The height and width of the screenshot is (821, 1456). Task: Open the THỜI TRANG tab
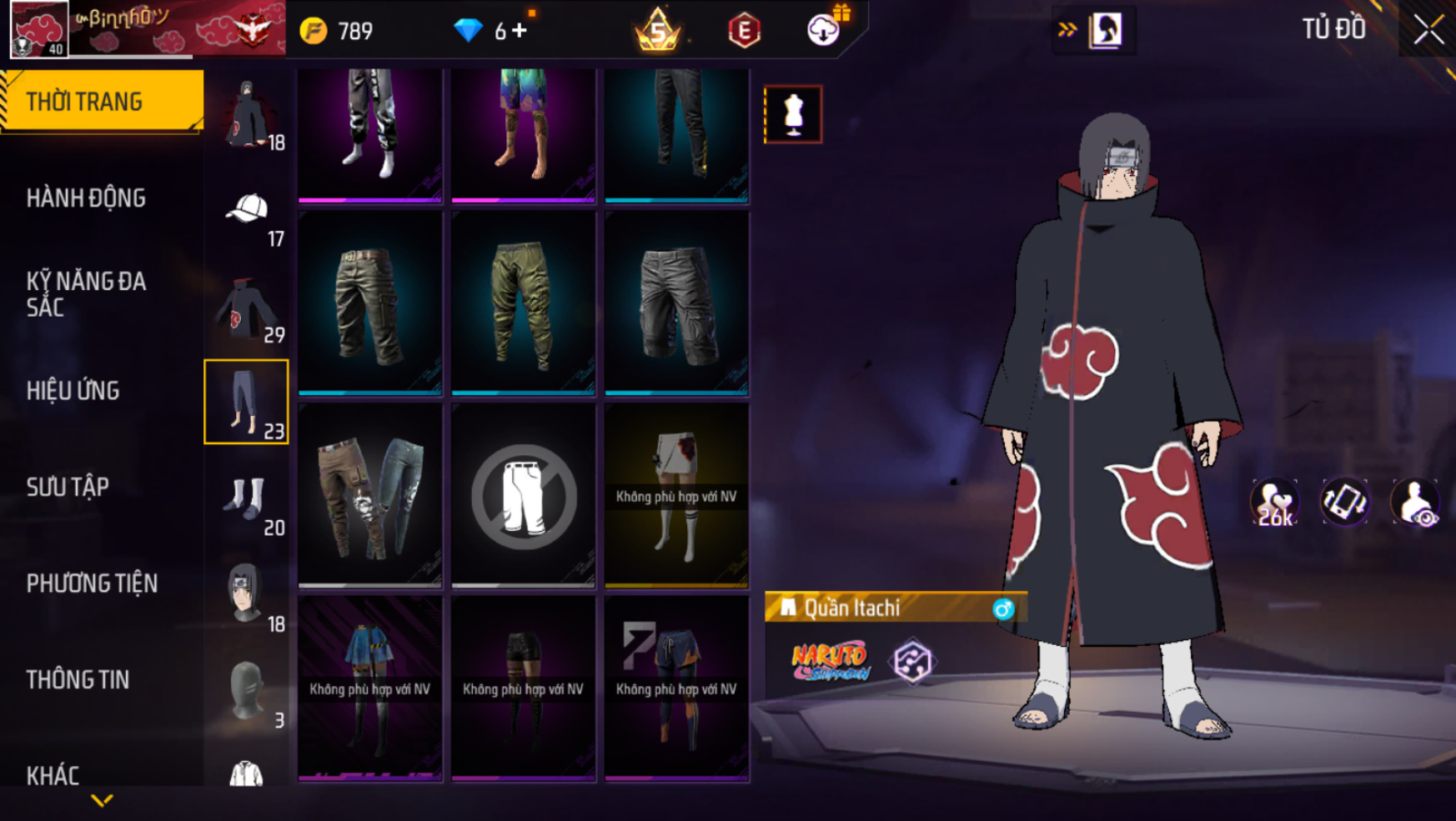click(x=102, y=102)
